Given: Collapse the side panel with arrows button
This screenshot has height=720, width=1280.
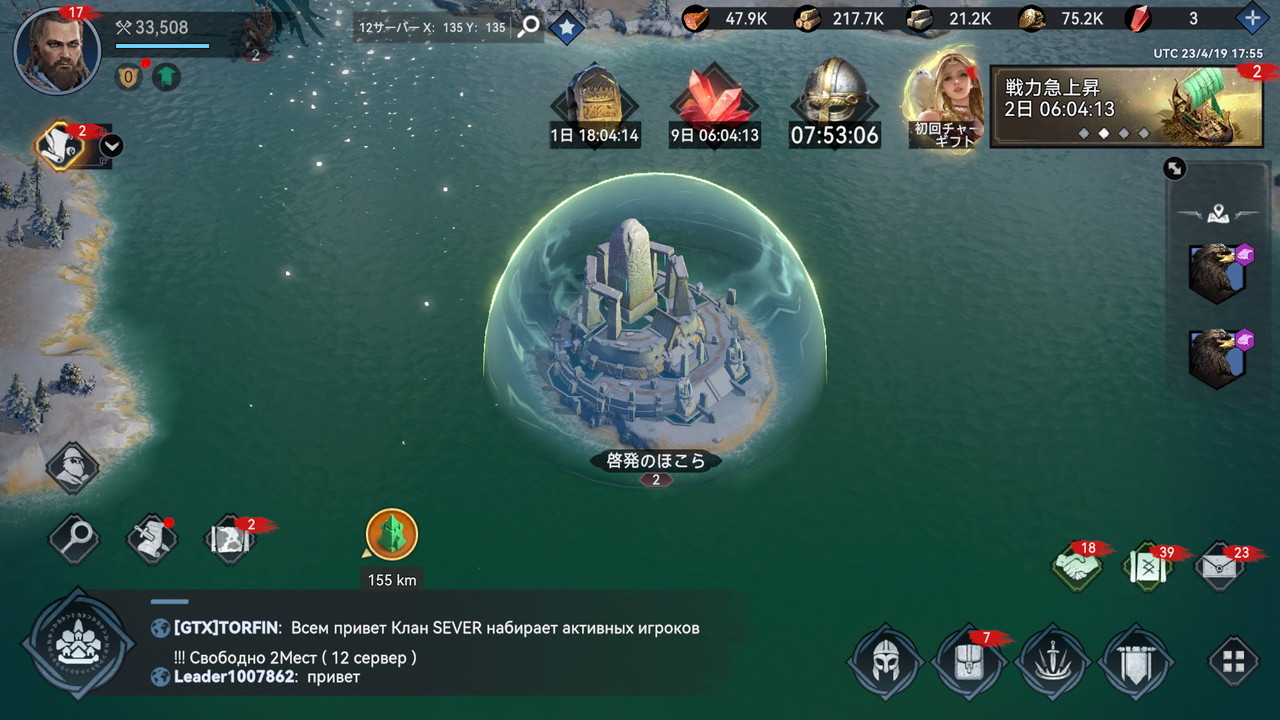Looking at the screenshot, I should click(1175, 169).
